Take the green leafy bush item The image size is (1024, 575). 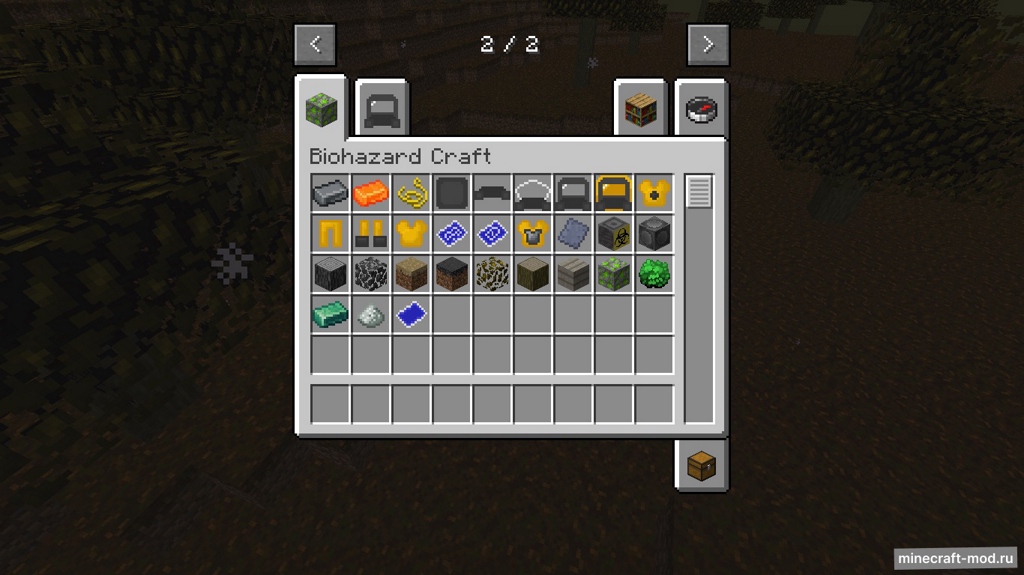tap(654, 273)
